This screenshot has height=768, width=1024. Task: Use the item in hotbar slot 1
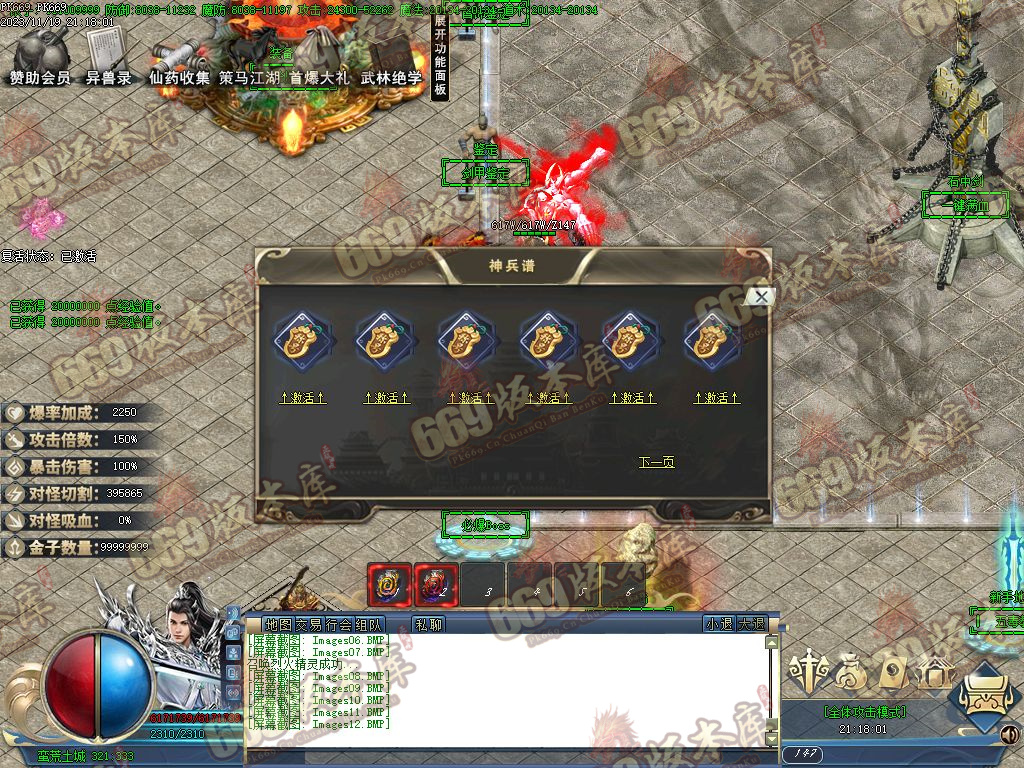389,584
